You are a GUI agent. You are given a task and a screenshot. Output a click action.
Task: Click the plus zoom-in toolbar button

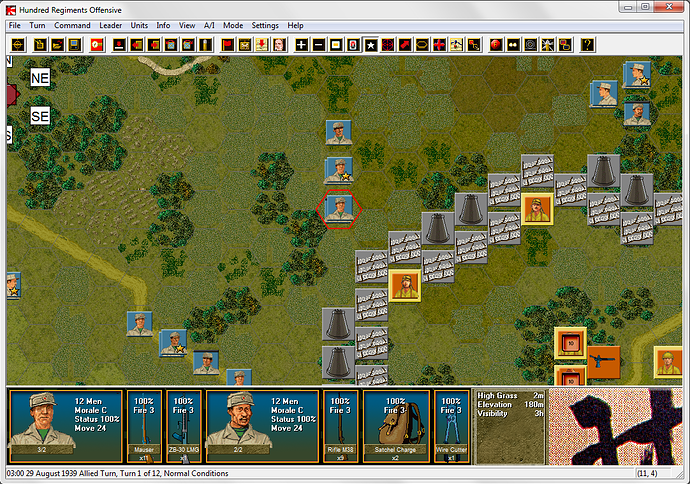302,45
